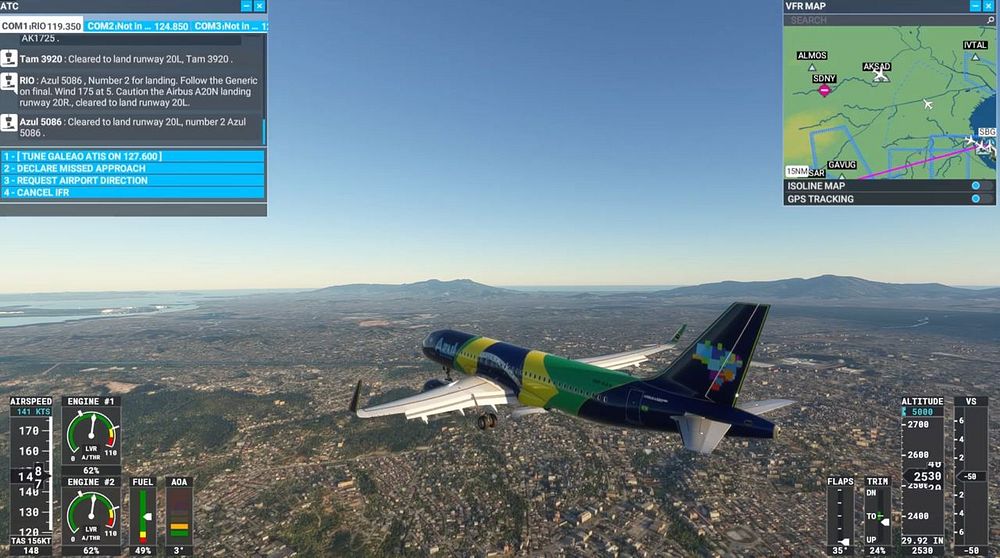Click the ALMOS waypoint on the map
This screenshot has width=1000, height=558.
point(812,66)
